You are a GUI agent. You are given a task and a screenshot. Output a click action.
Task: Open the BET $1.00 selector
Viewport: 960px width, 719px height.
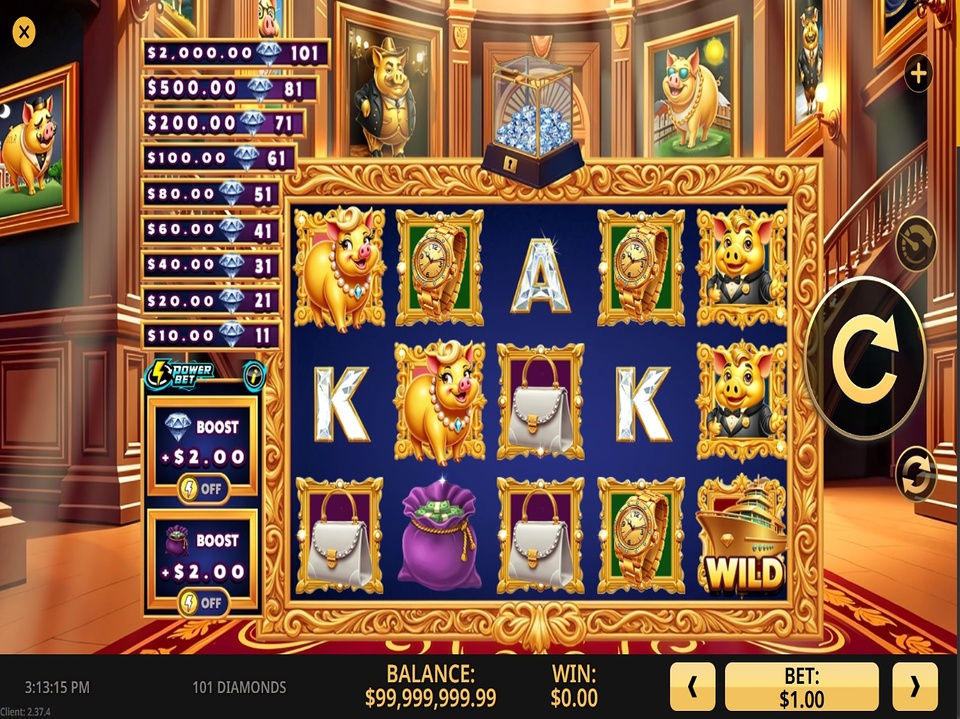click(x=802, y=687)
